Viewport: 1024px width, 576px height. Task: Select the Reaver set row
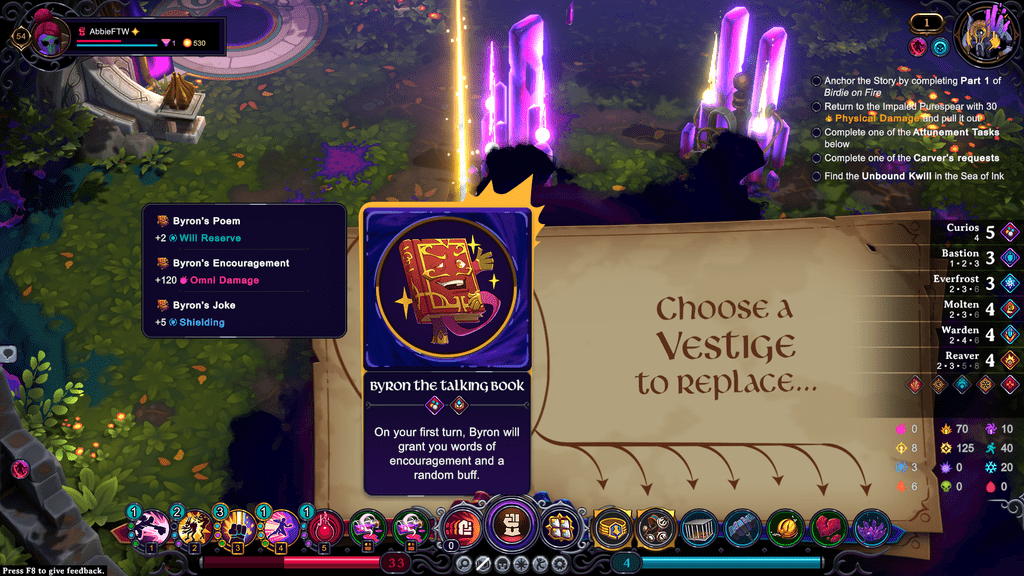point(981,360)
